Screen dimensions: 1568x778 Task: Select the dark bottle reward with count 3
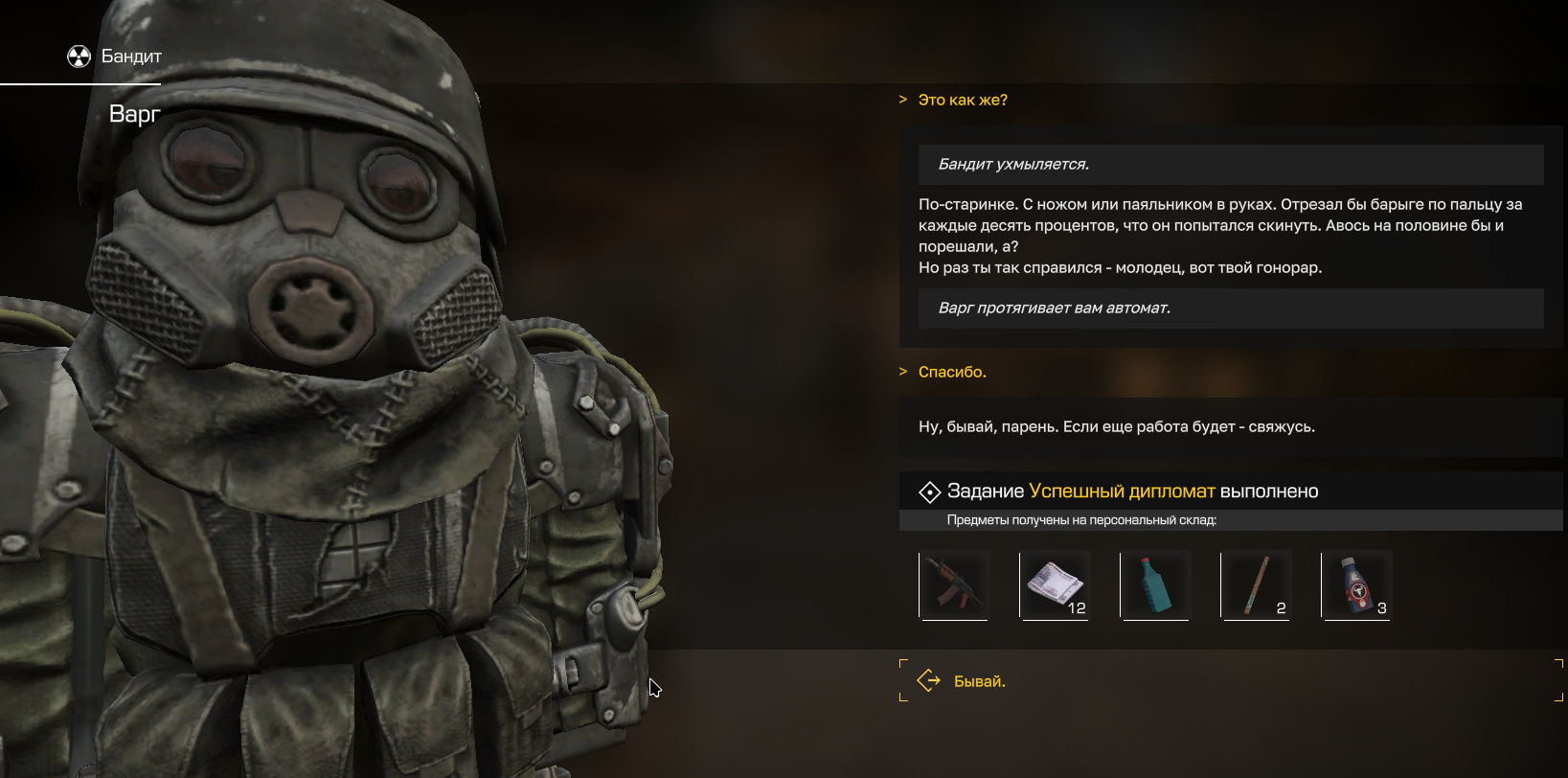[1356, 585]
